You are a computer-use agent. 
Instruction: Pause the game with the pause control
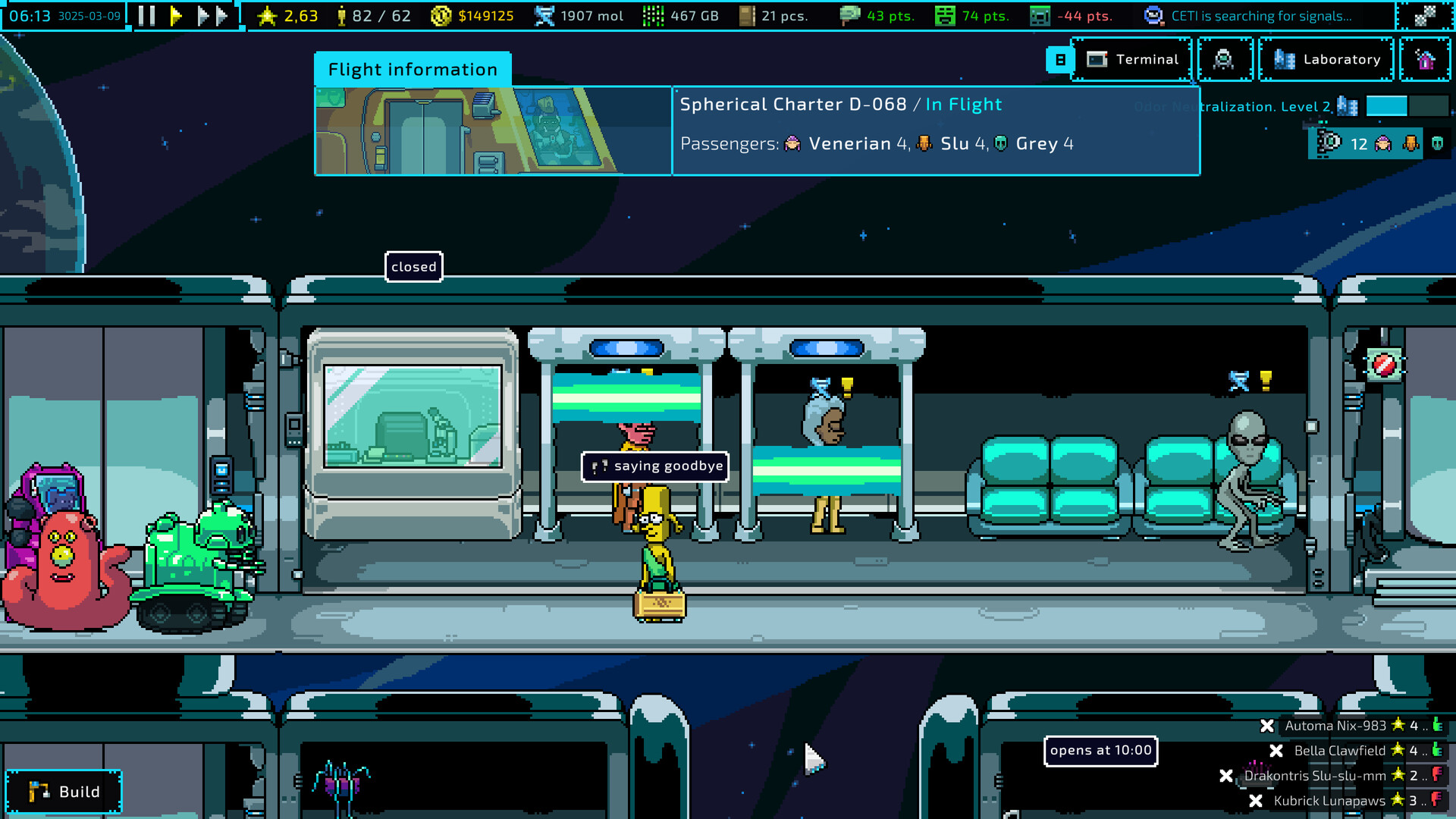pos(145,15)
